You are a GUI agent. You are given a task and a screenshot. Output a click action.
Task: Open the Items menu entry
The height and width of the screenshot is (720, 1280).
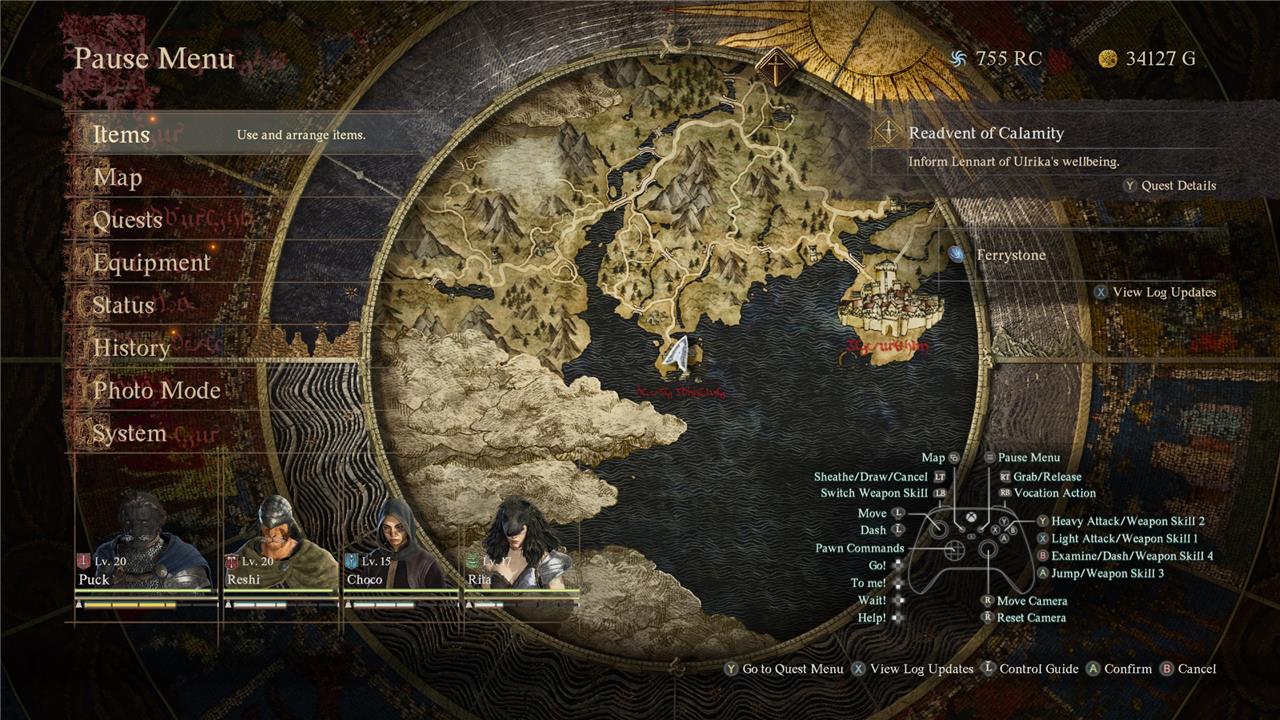[122, 135]
